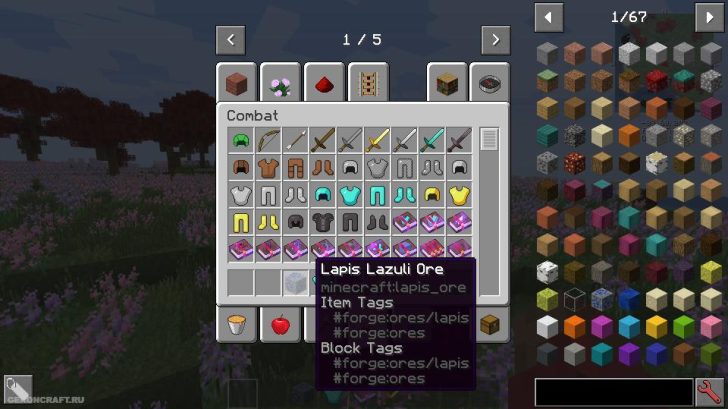Focus the JEI search text box

[x=613, y=391]
